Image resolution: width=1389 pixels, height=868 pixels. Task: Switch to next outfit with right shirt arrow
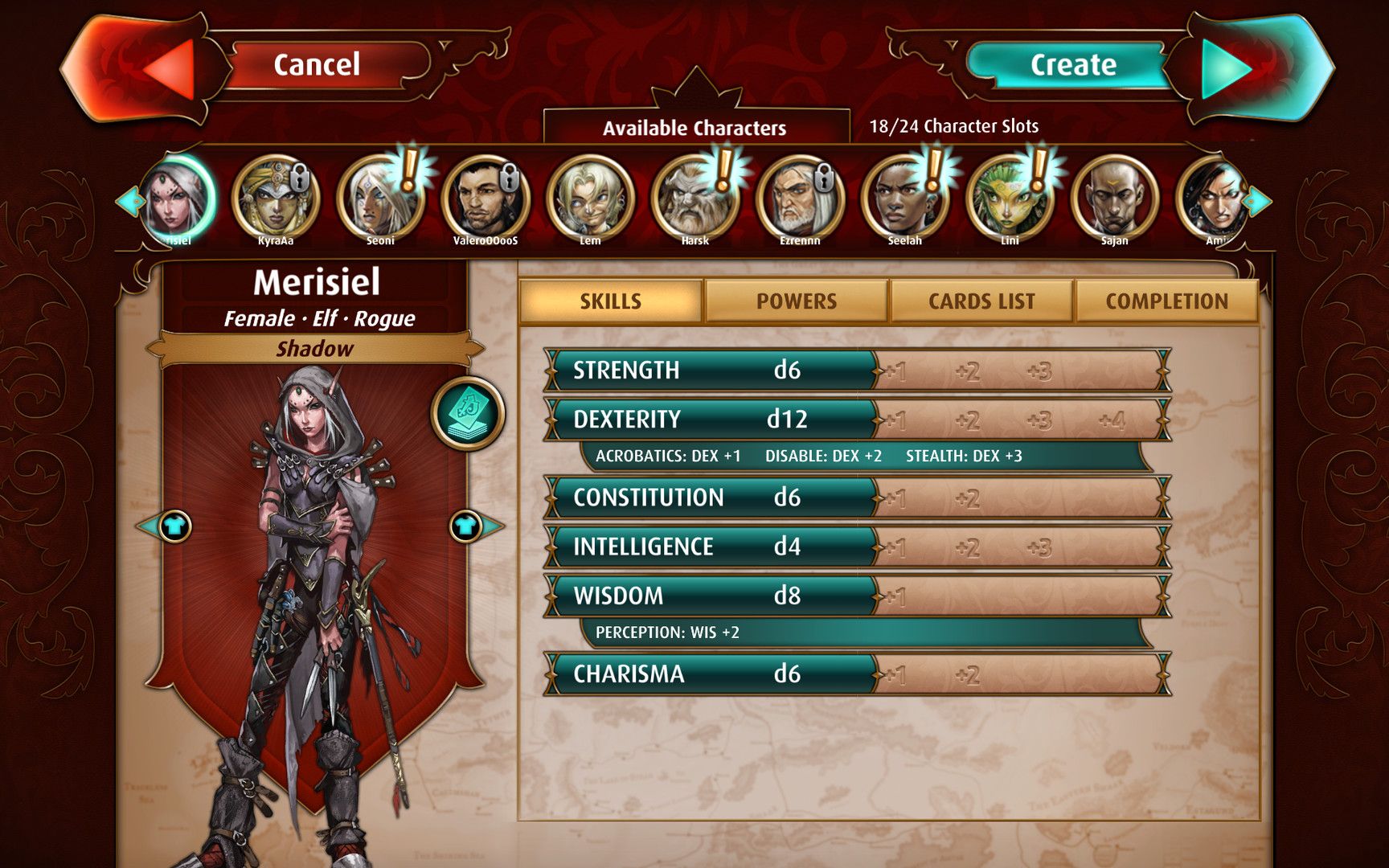tap(468, 526)
